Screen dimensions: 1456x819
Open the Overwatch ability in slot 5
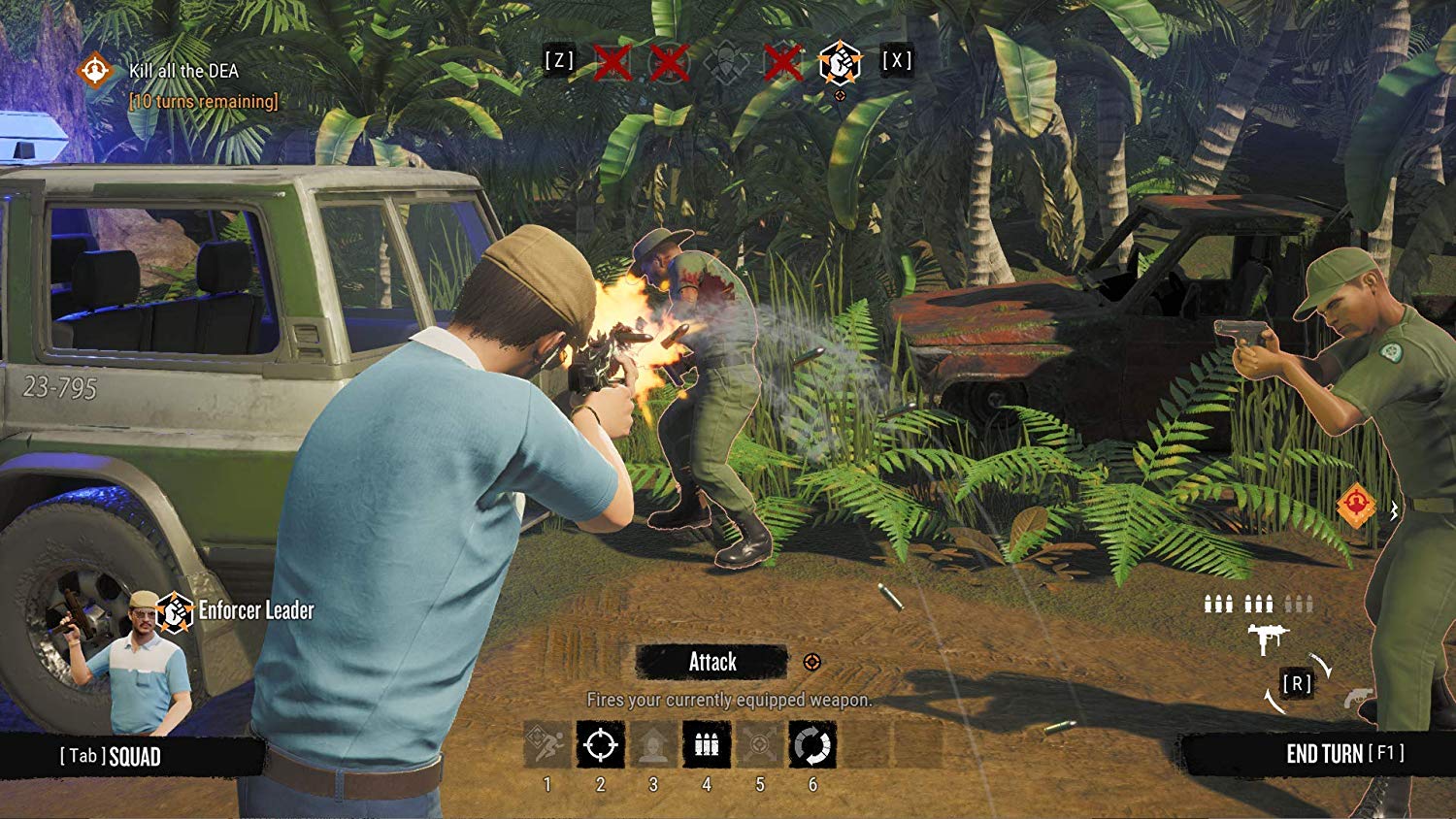click(x=758, y=745)
